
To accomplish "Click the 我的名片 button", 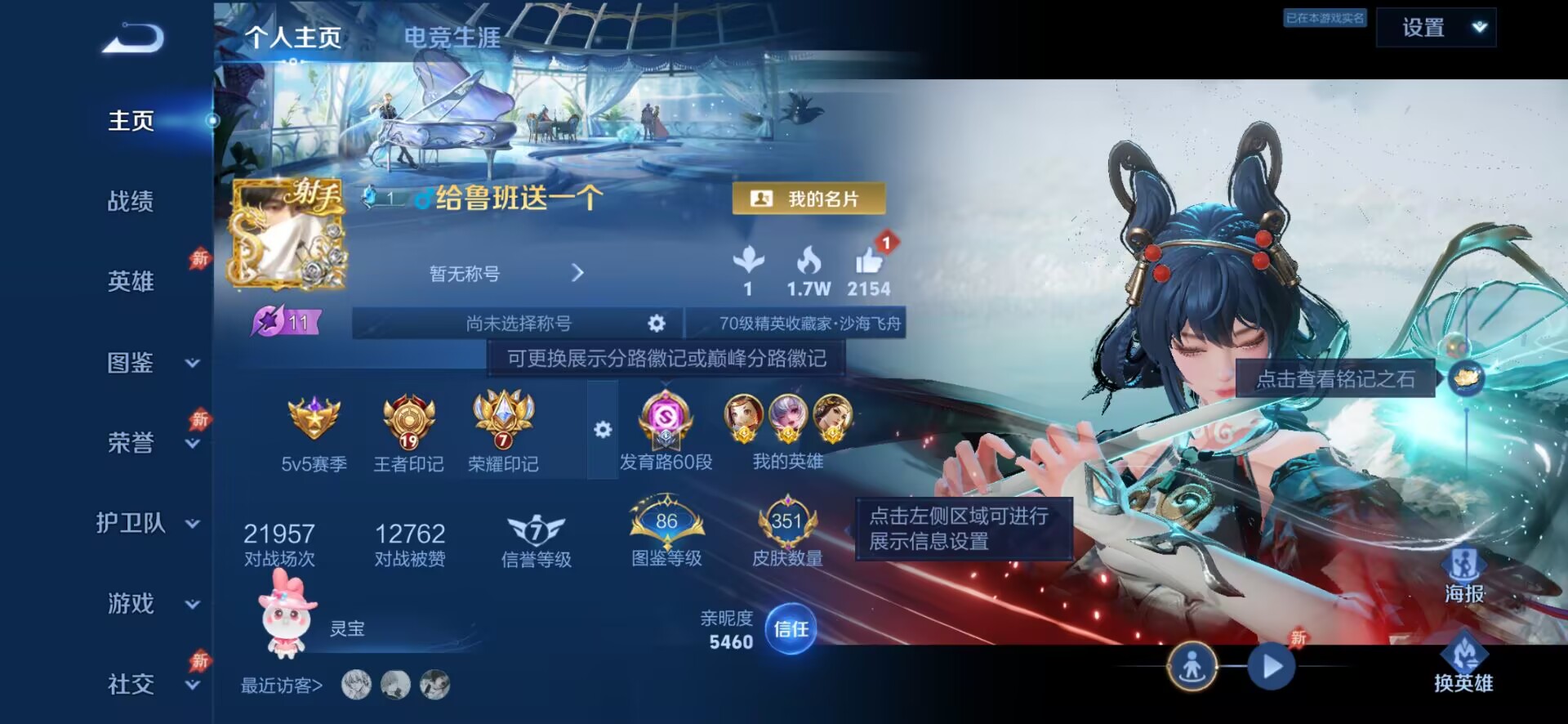I will point(809,198).
